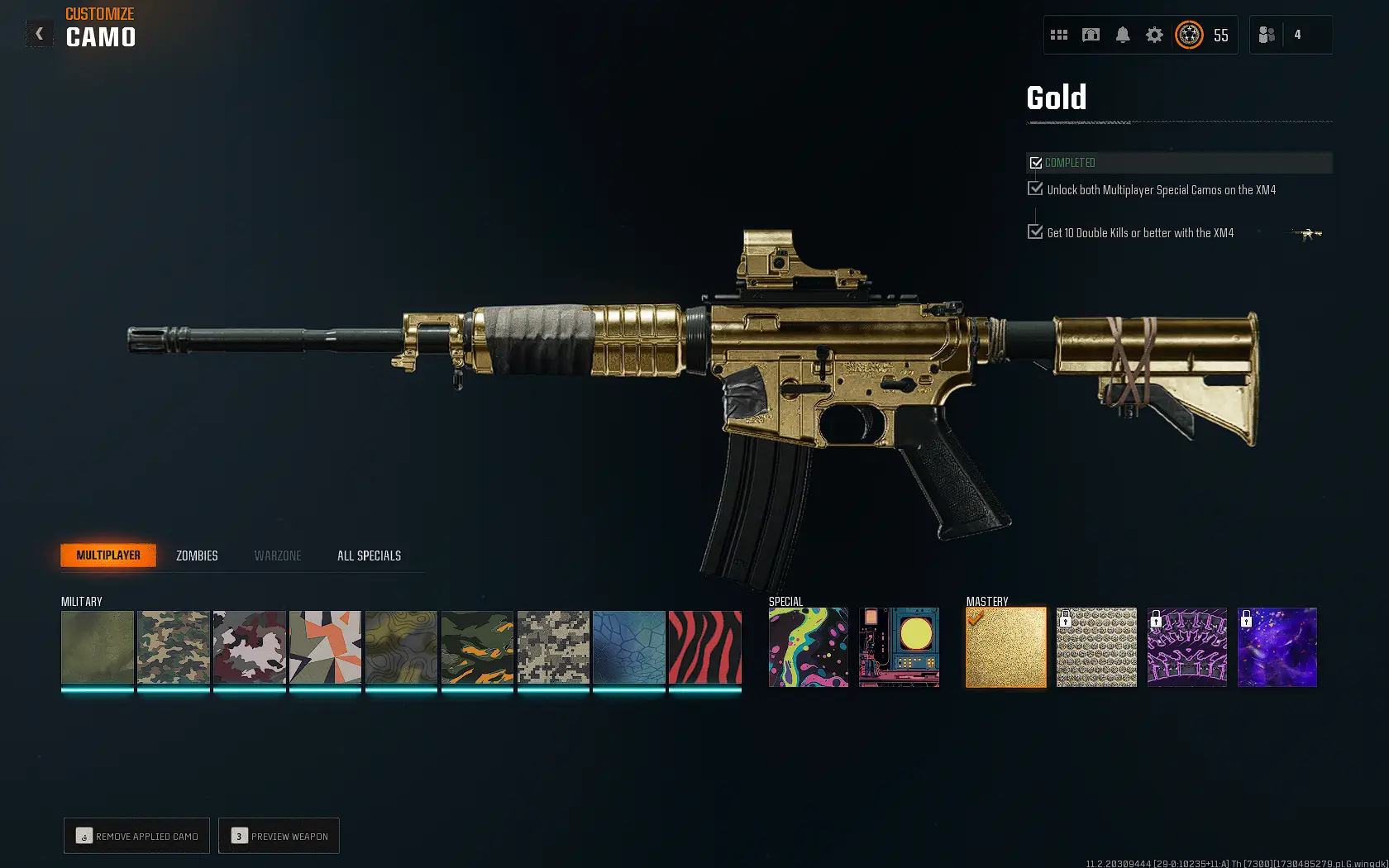Toggle the COMPLETED checkbox

pyautogui.click(x=1037, y=163)
